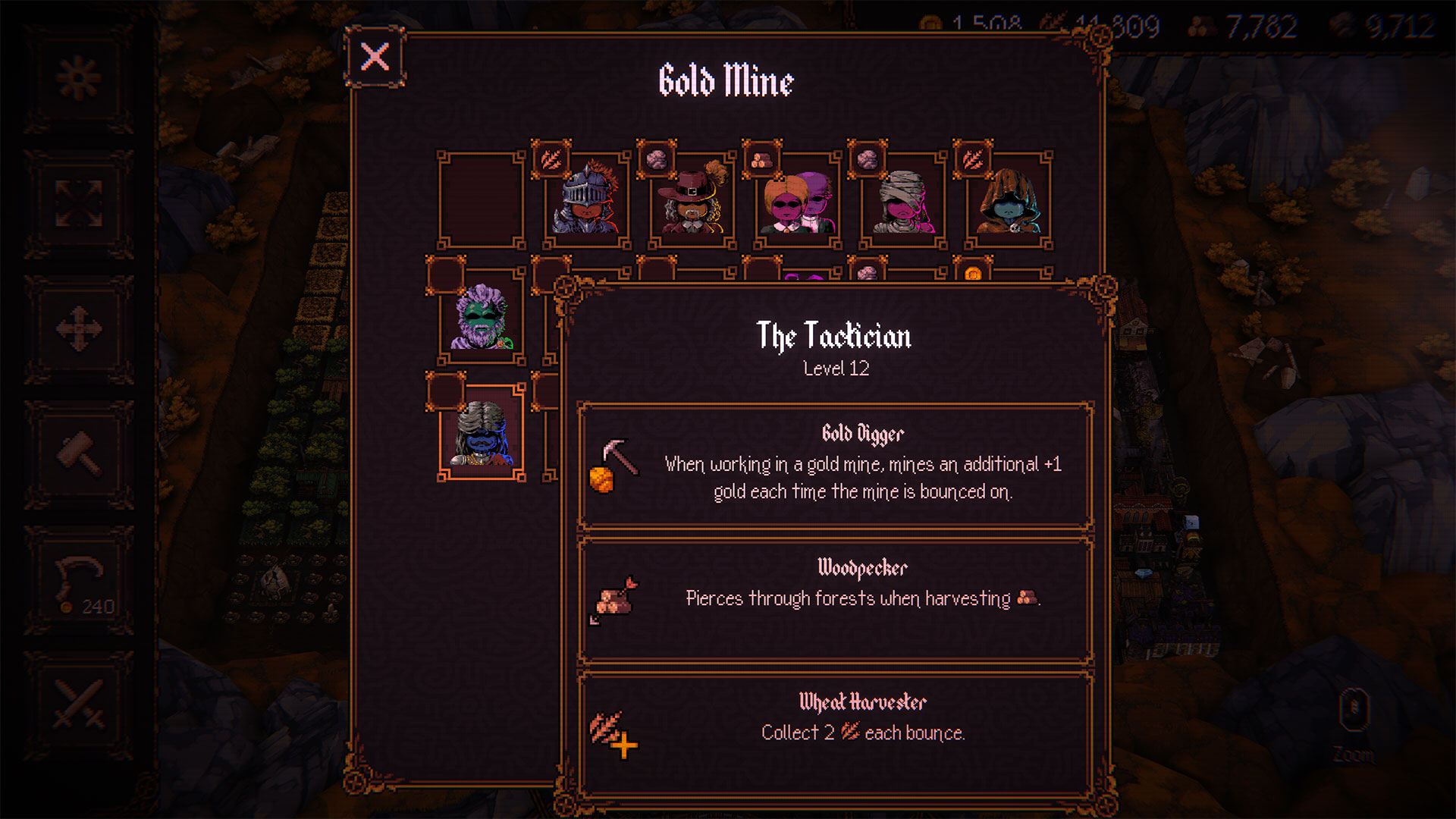Open the gear settings button
Image resolution: width=1456 pixels, height=819 pixels.
[x=79, y=78]
